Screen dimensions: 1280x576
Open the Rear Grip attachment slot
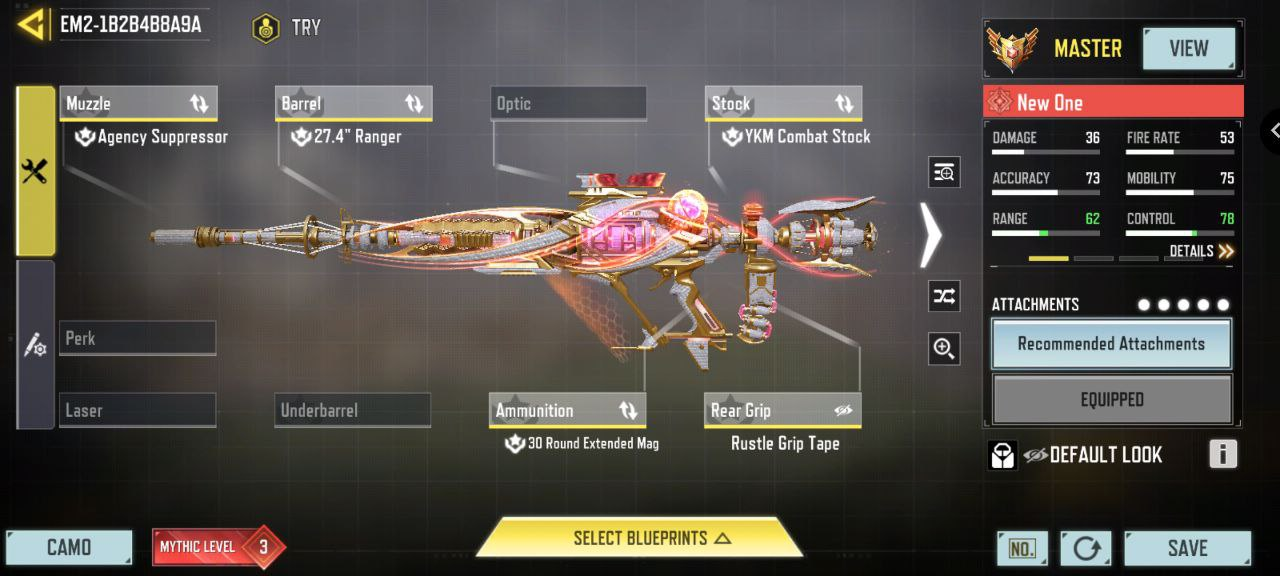coord(783,410)
